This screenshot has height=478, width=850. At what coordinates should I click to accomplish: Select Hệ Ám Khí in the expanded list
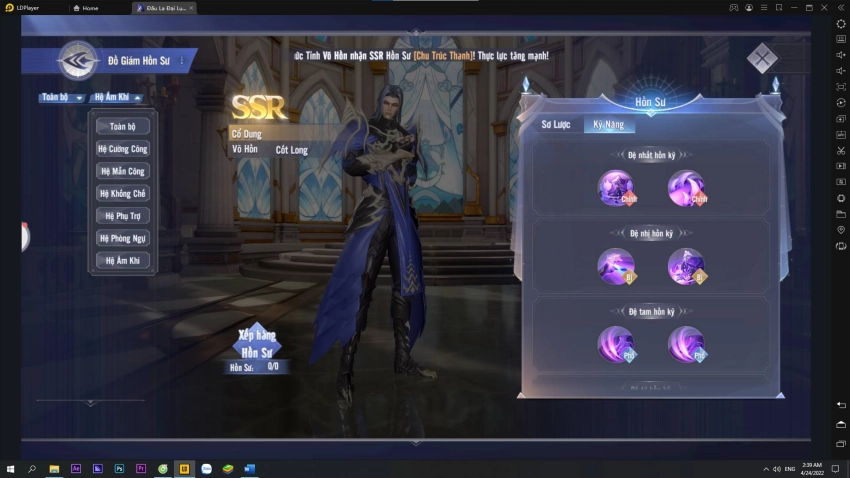pyautogui.click(x=123, y=260)
